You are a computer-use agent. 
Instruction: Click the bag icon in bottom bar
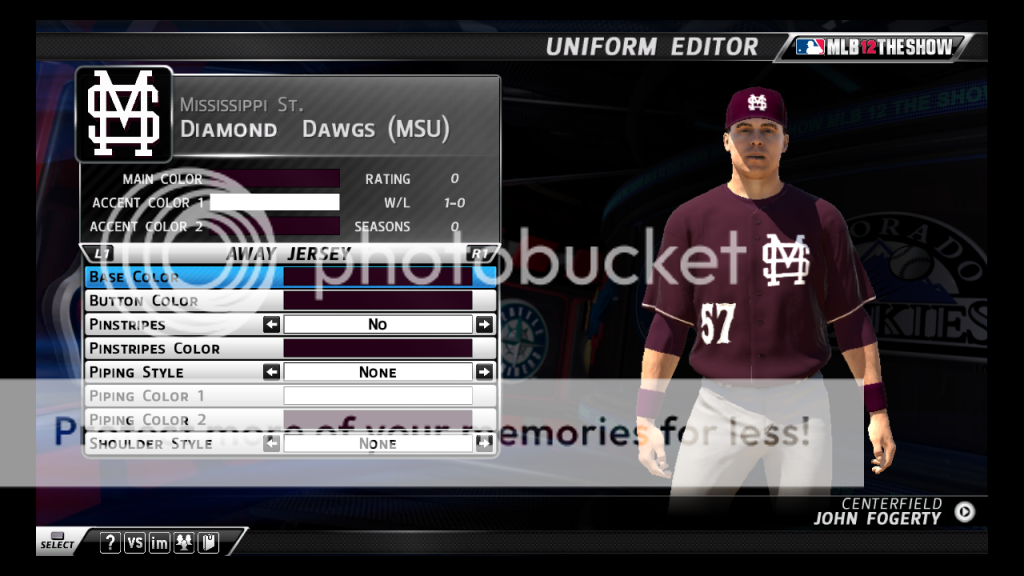208,543
